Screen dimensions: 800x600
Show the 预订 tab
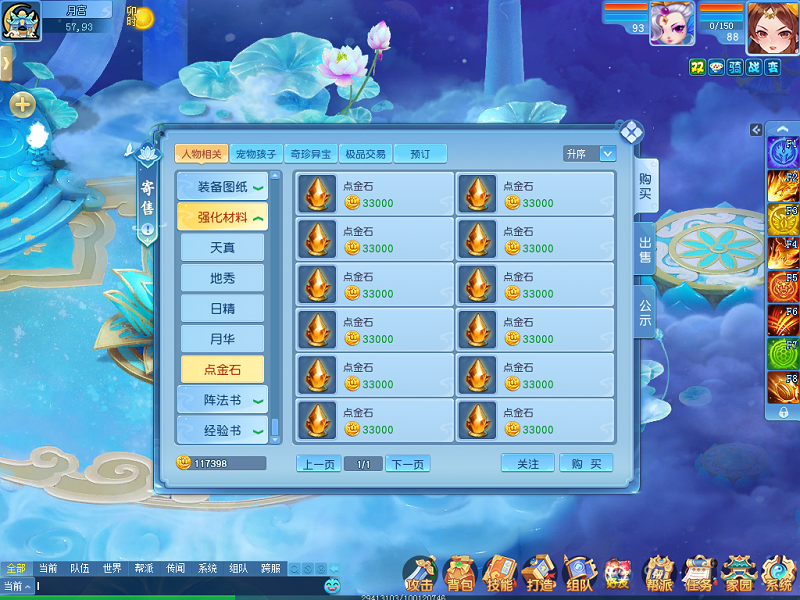(420, 154)
